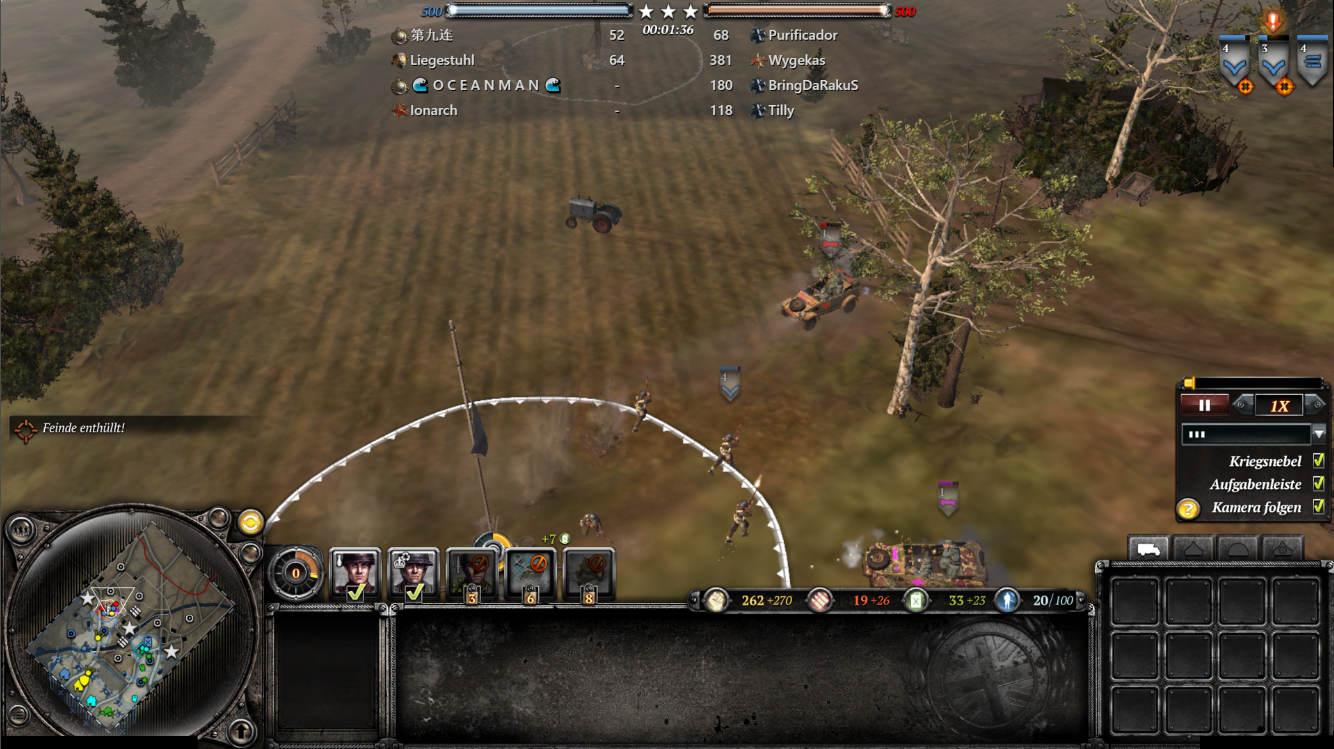Click the locked commander ability costing 3
The width and height of the screenshot is (1334, 749).
click(x=472, y=574)
